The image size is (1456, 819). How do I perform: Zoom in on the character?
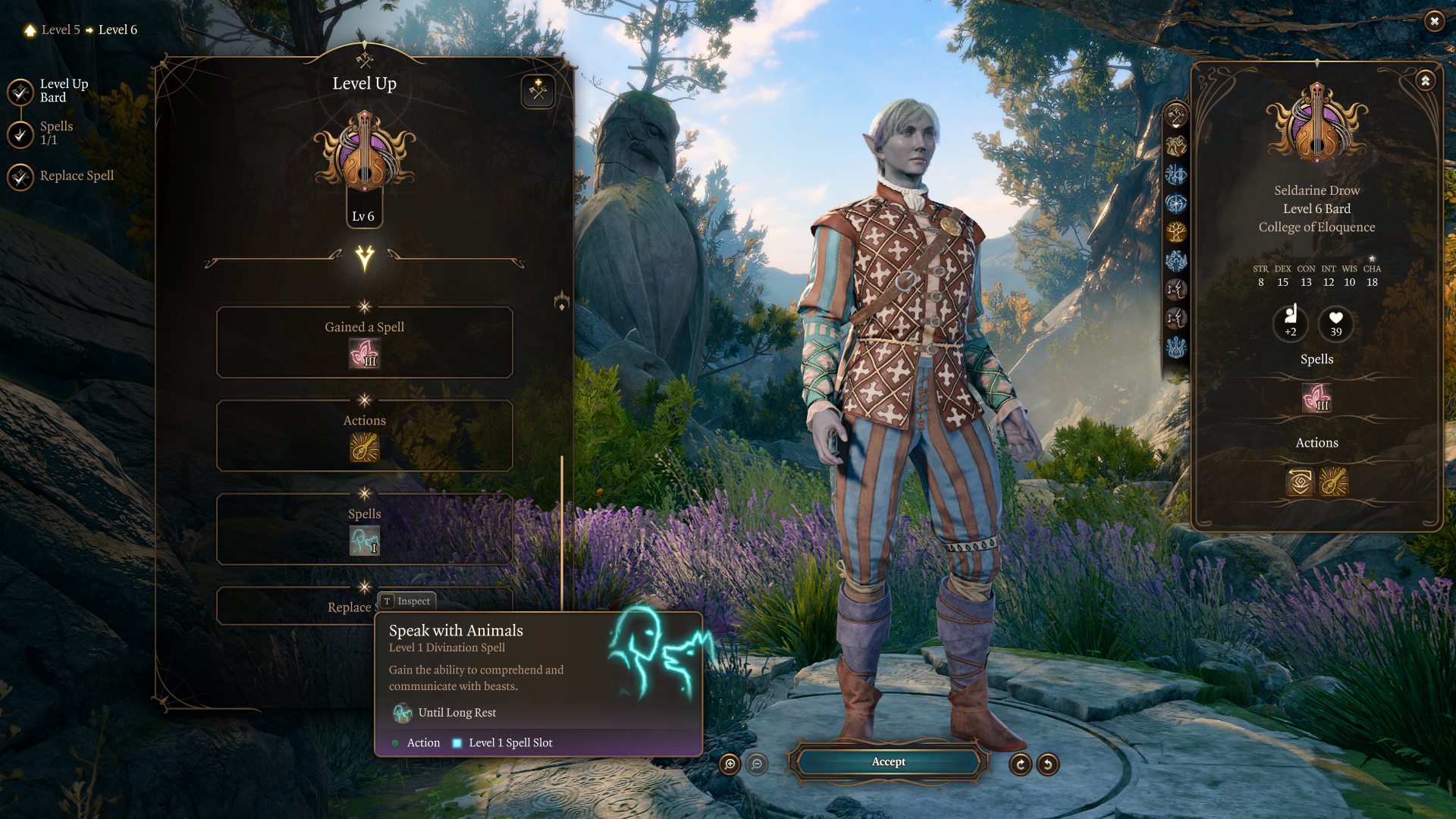click(730, 764)
